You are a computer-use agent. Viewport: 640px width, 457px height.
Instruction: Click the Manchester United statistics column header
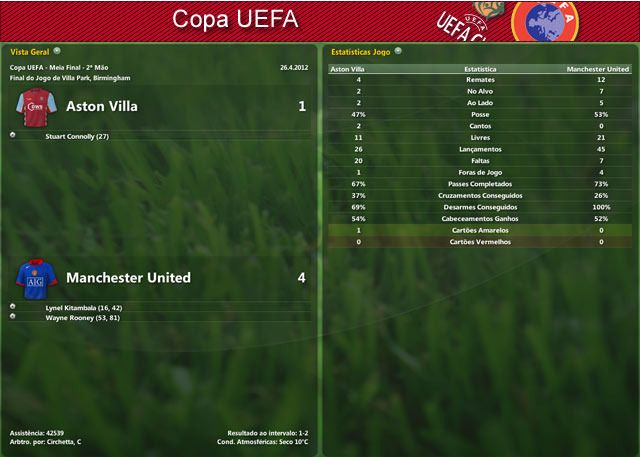597,69
